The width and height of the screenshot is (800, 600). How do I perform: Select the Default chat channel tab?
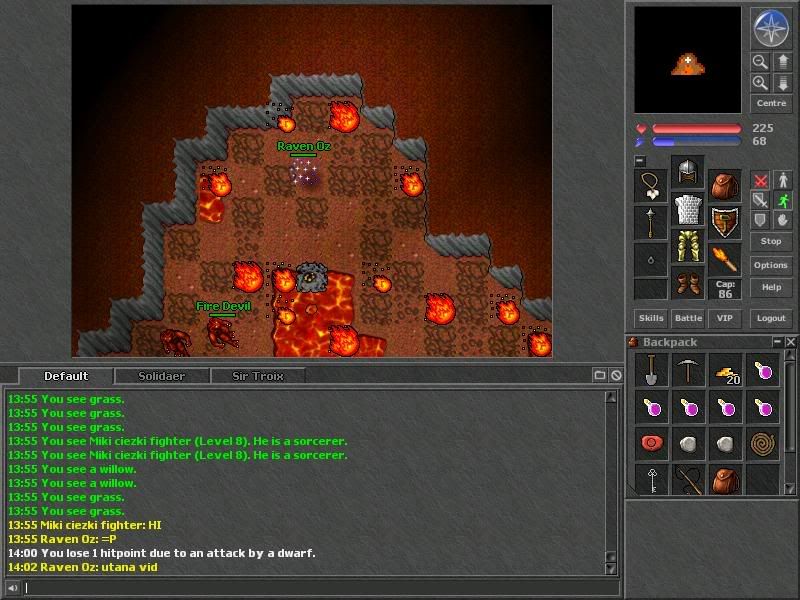[x=66, y=376]
